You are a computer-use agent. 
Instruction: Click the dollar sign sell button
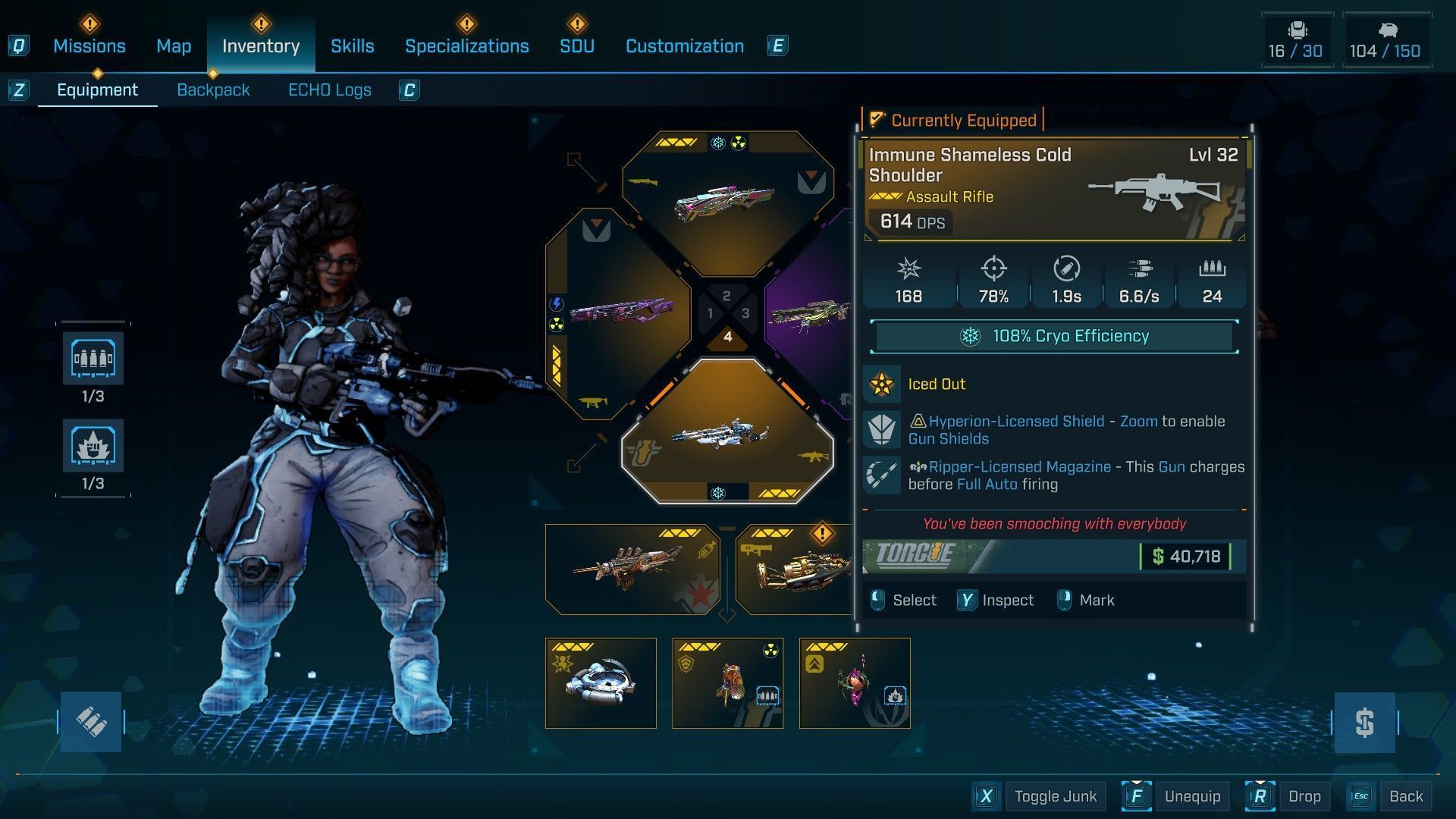[1364, 722]
